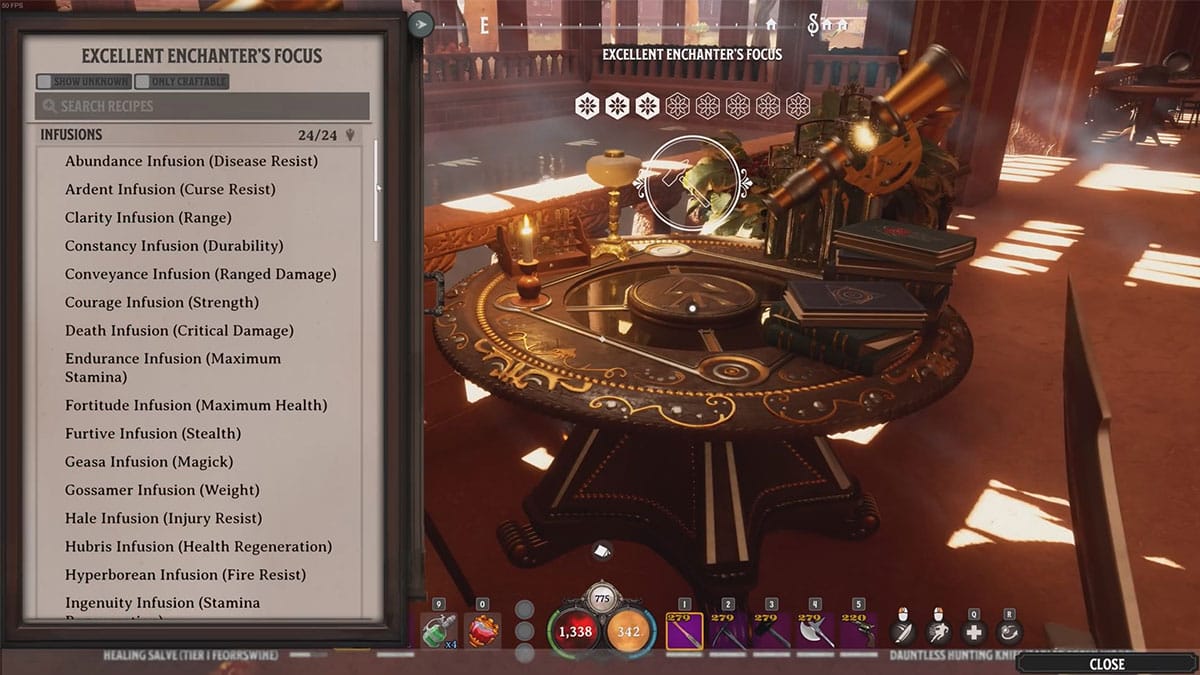Image resolution: width=1200 pixels, height=675 pixels.
Task: Click the Search Recipes field
Action: [203, 106]
